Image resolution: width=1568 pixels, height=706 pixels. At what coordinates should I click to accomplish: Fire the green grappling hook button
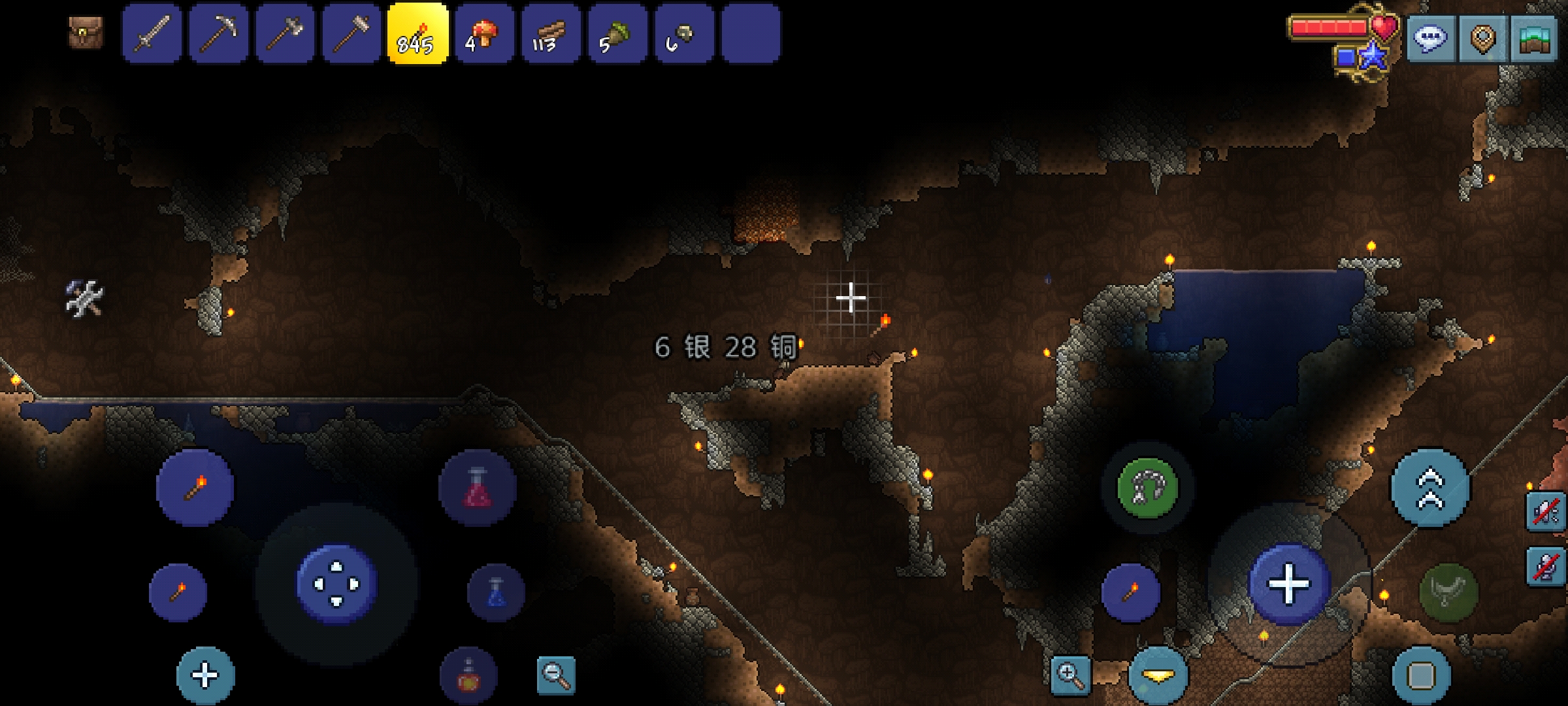click(1147, 488)
